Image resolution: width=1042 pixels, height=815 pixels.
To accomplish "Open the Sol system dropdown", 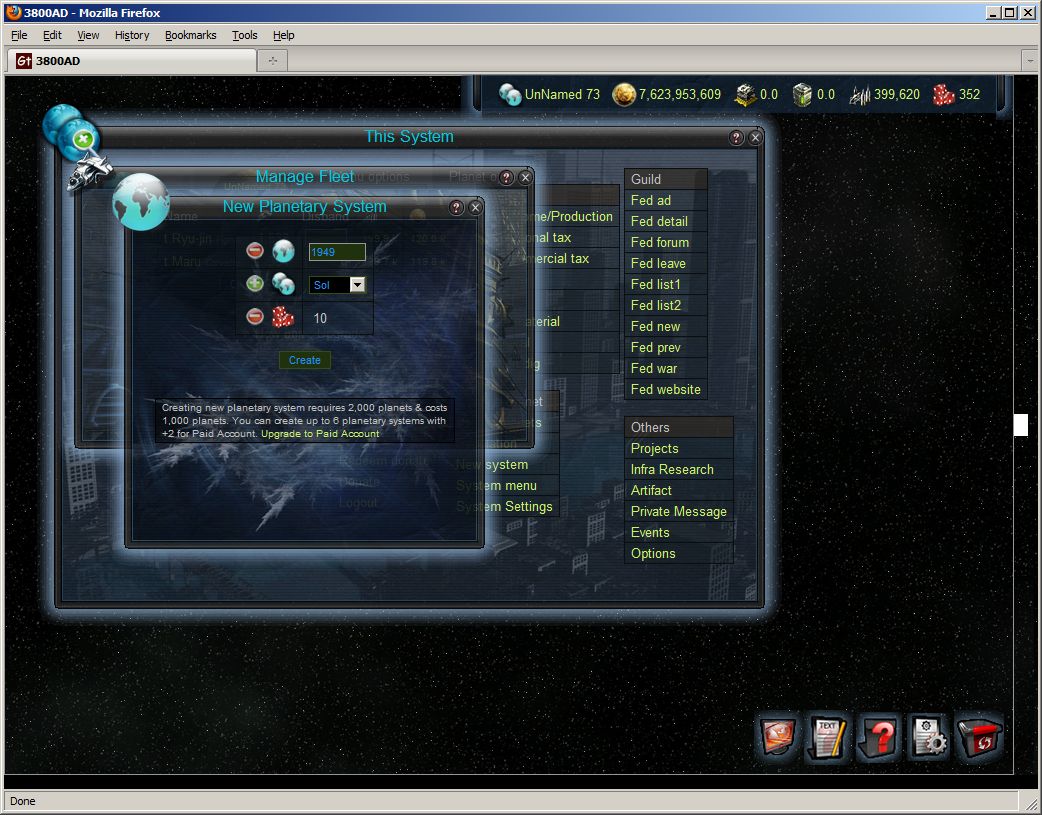I will tap(357, 285).
